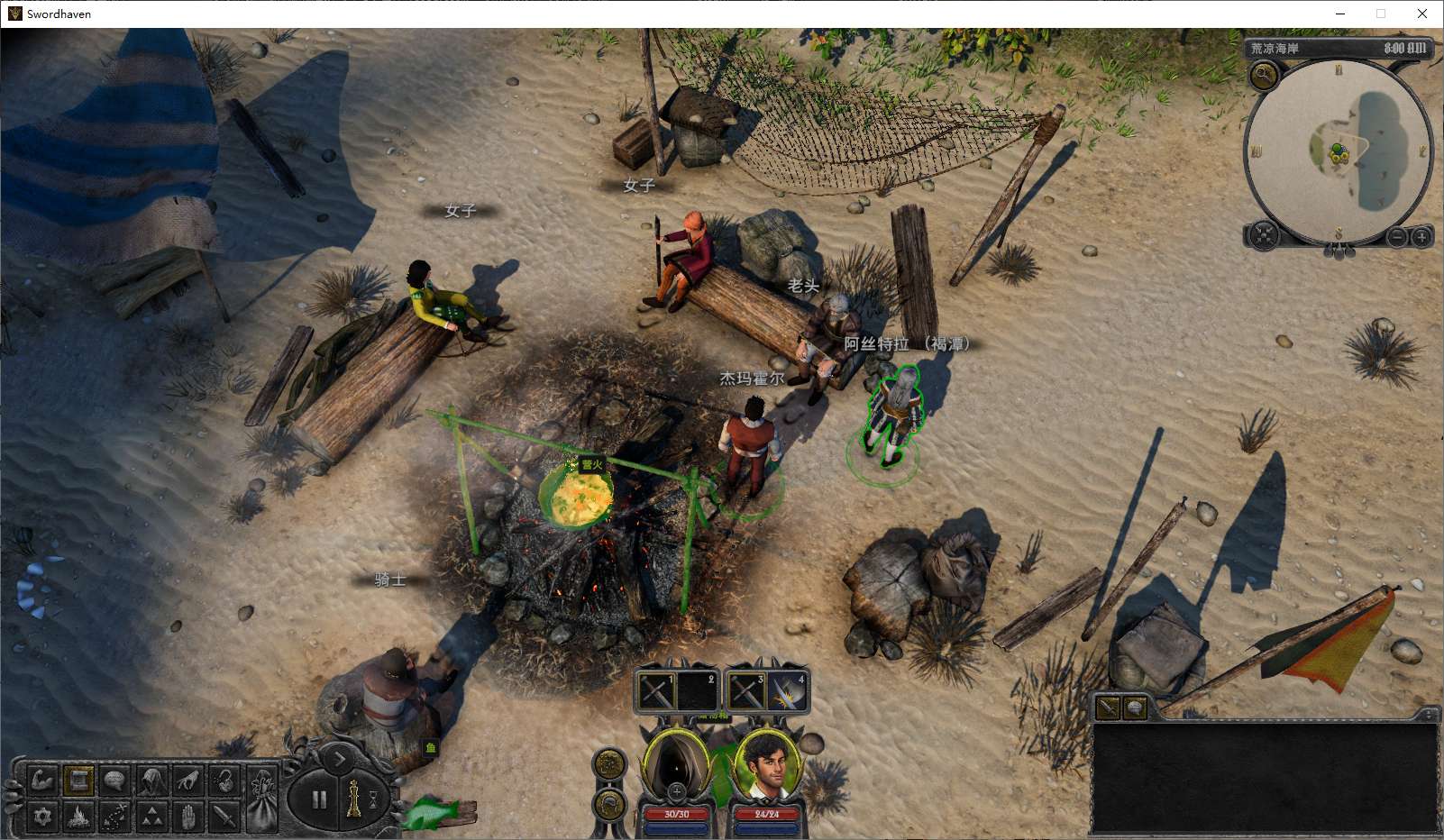Click the open palm icon

click(187, 817)
